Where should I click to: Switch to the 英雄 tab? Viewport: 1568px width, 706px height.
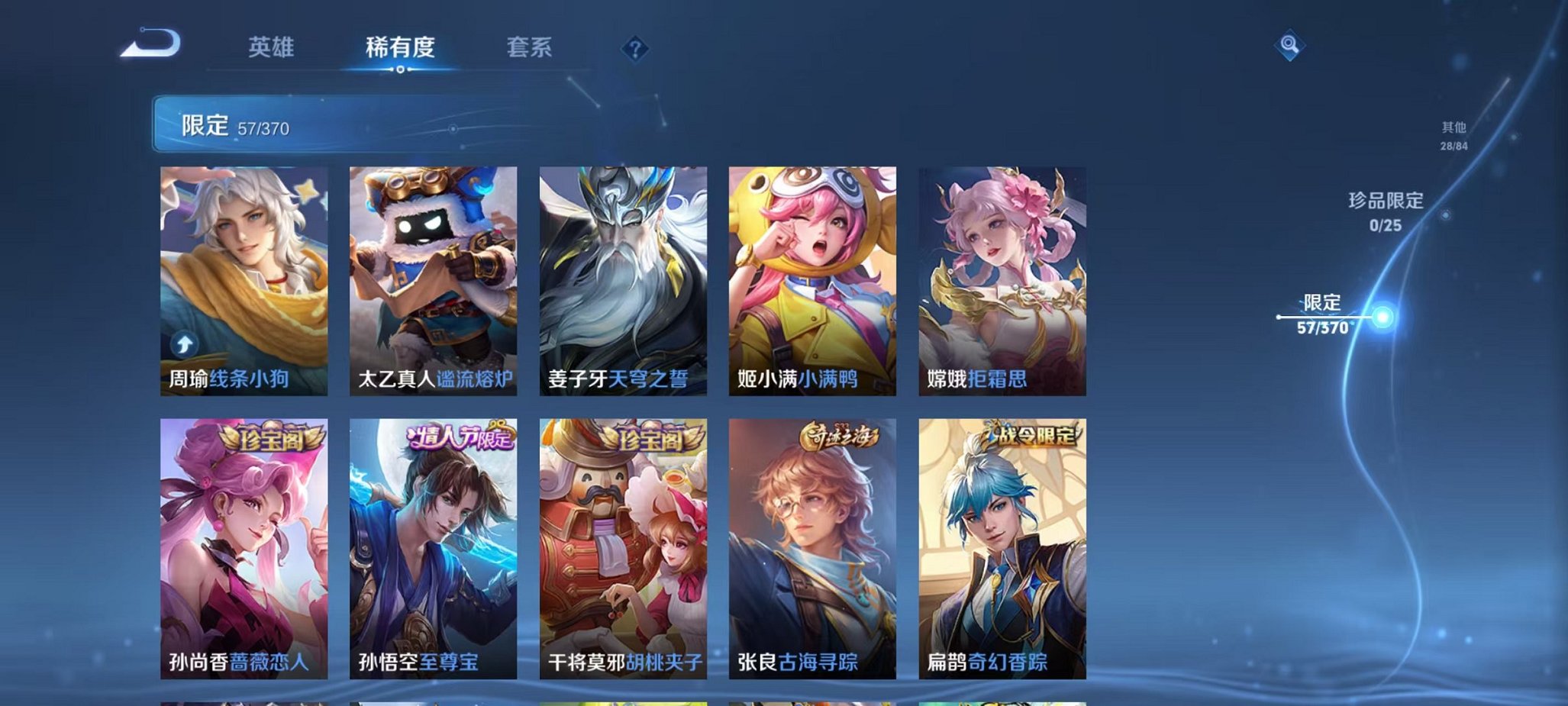click(271, 47)
